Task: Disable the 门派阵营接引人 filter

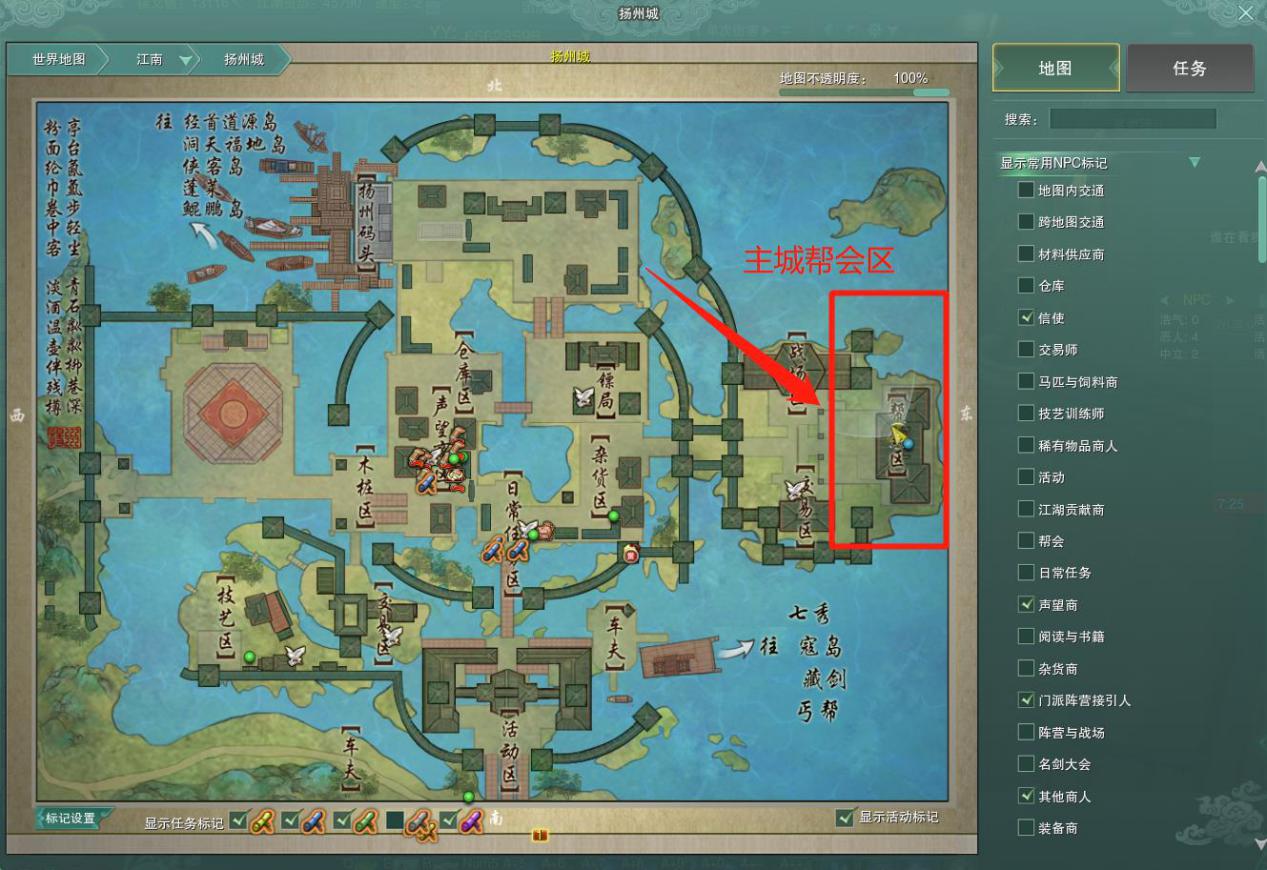Action: 1026,700
